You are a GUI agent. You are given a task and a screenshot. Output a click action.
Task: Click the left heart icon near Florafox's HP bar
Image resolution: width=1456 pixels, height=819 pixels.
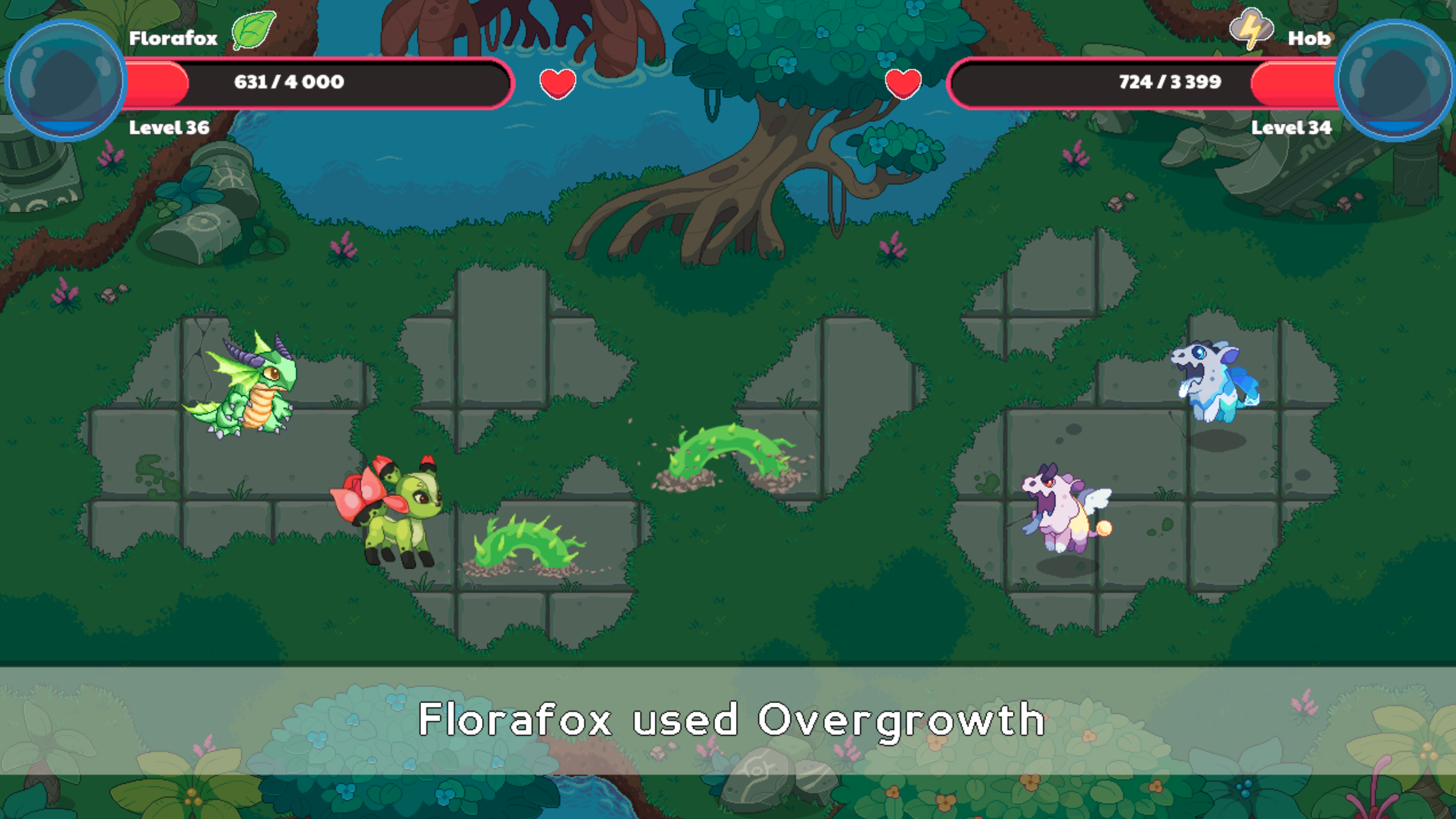(556, 83)
